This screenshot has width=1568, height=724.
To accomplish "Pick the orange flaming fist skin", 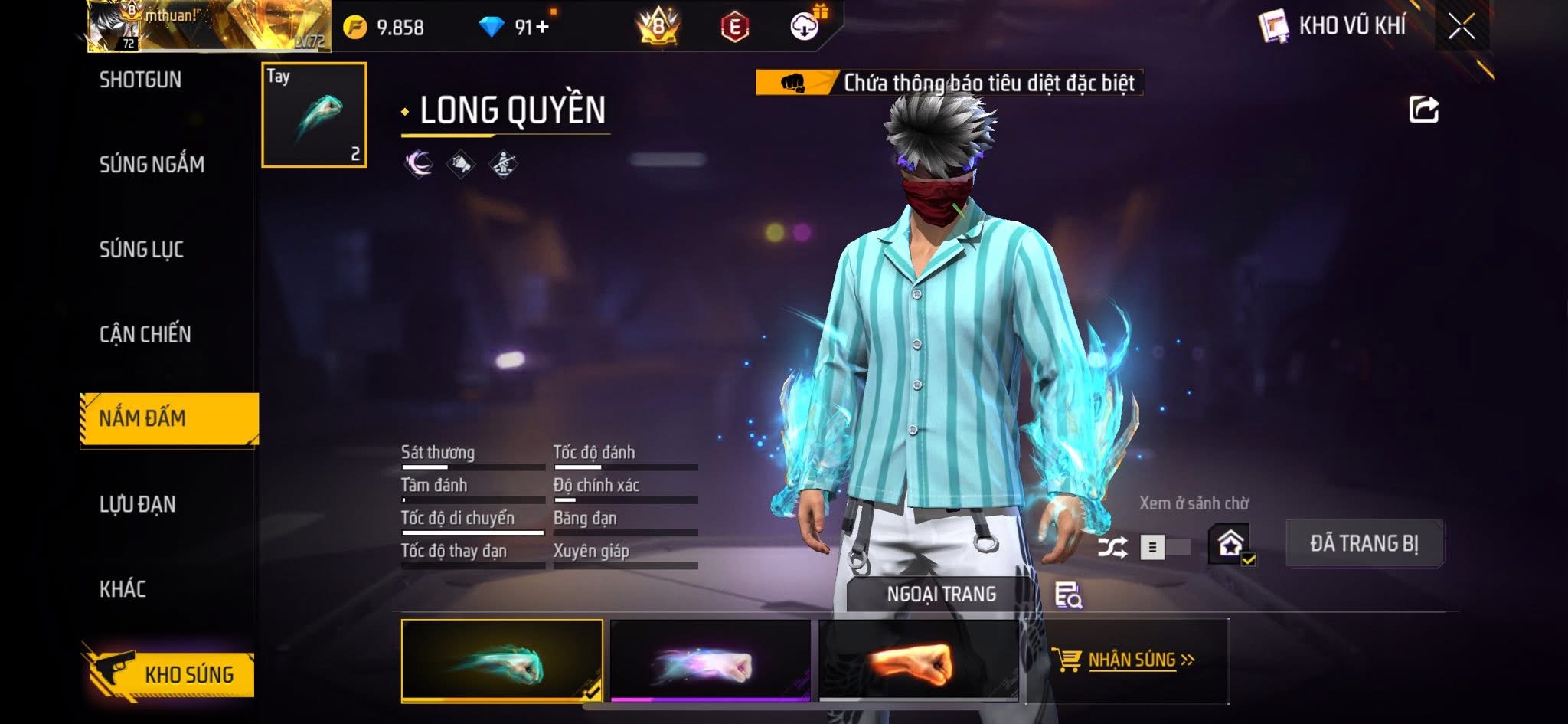I will (918, 660).
